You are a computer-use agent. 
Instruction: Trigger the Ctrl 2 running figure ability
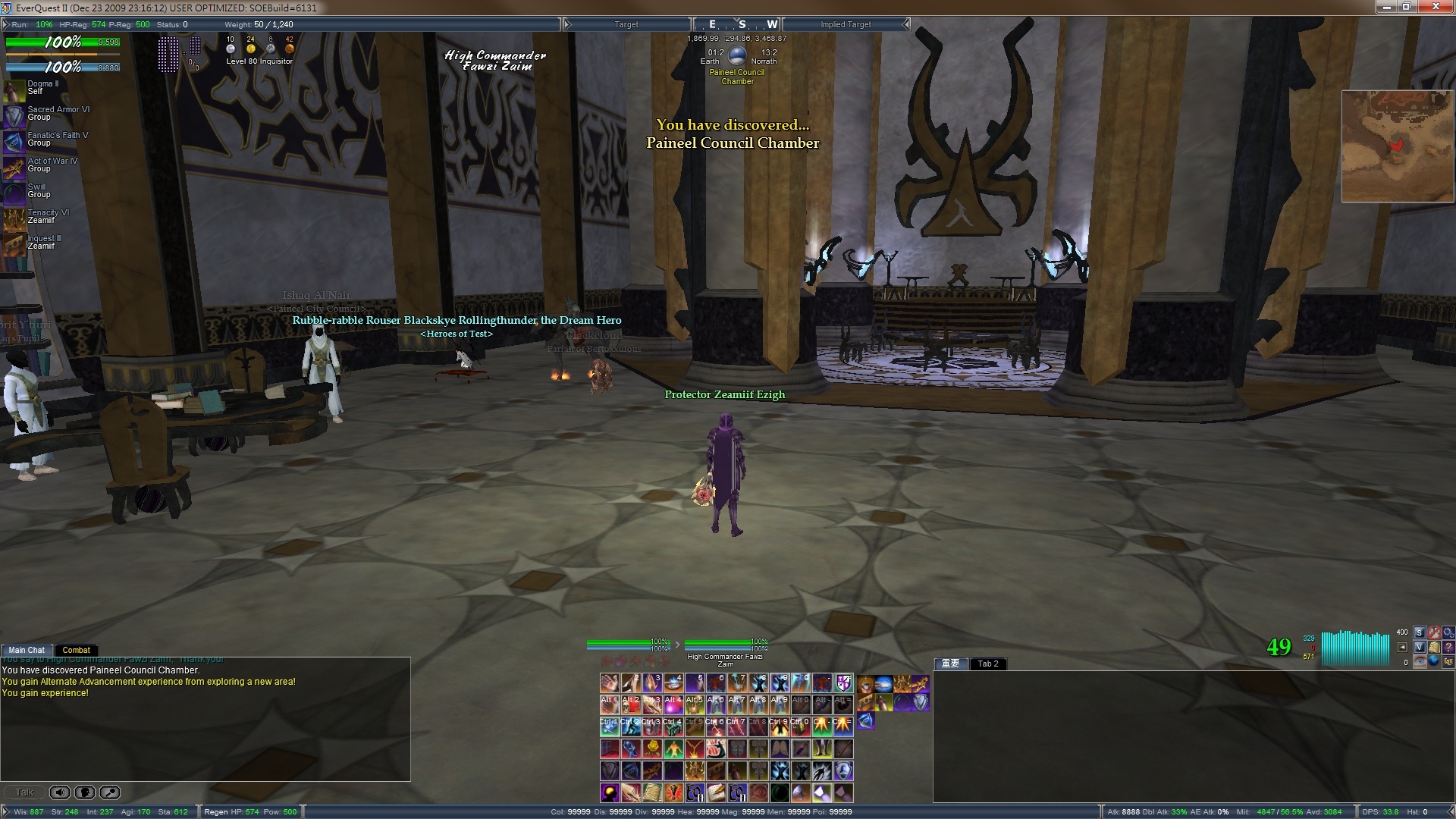click(630, 727)
